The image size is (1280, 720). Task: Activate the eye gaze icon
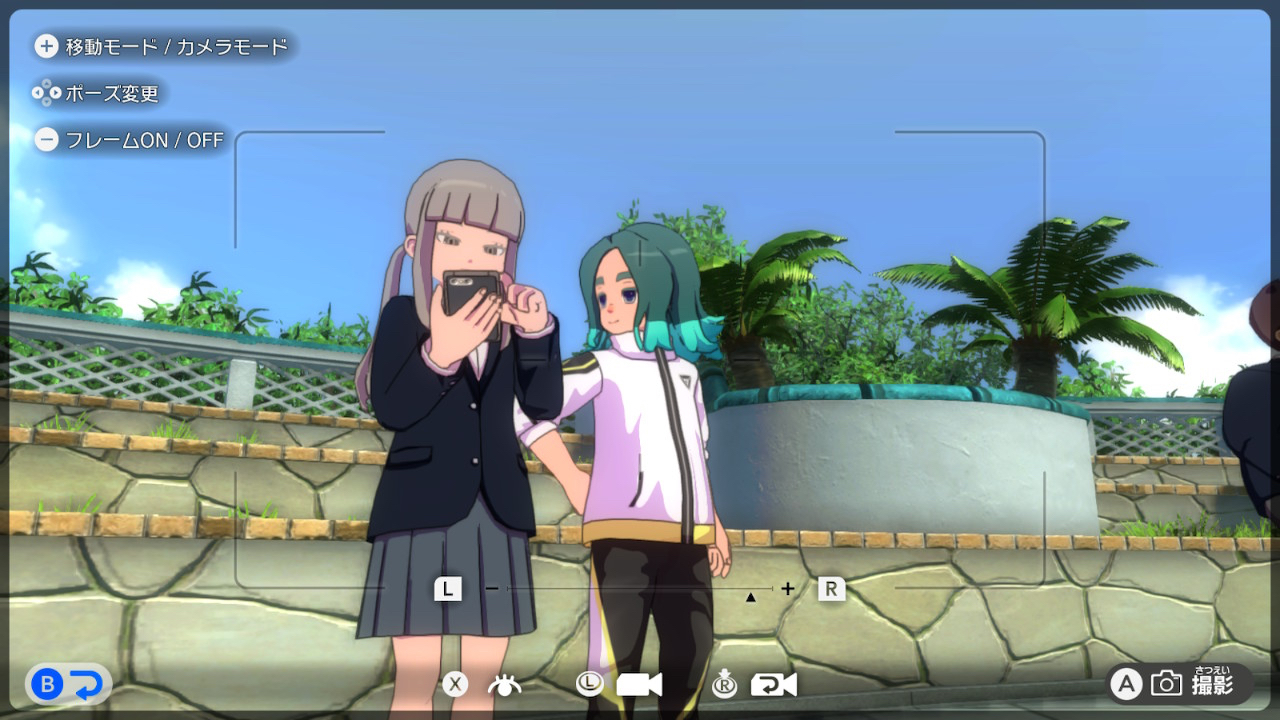point(505,685)
